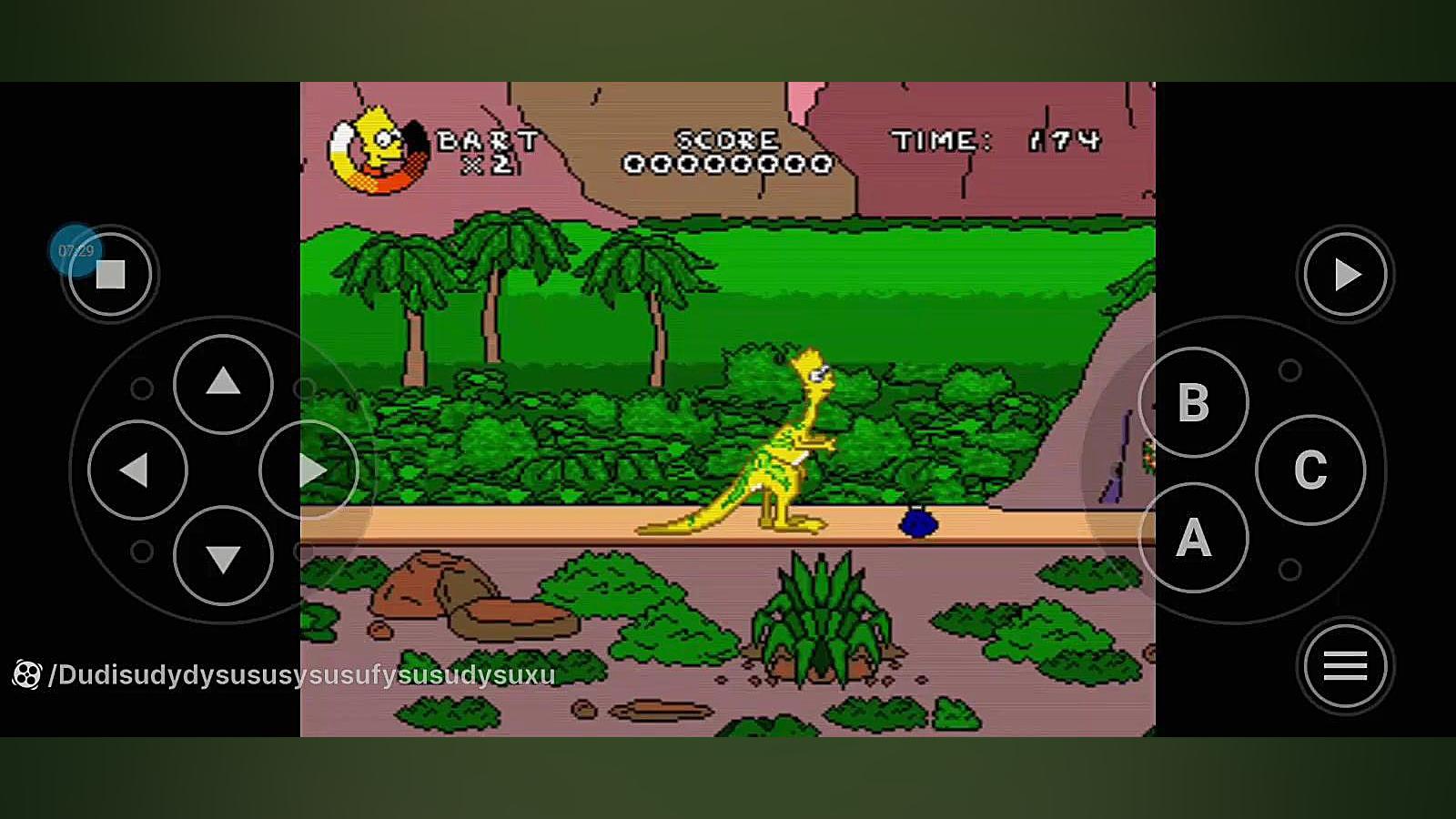The width and height of the screenshot is (1456, 819).
Task: Tap the C action button
Action: [1310, 470]
